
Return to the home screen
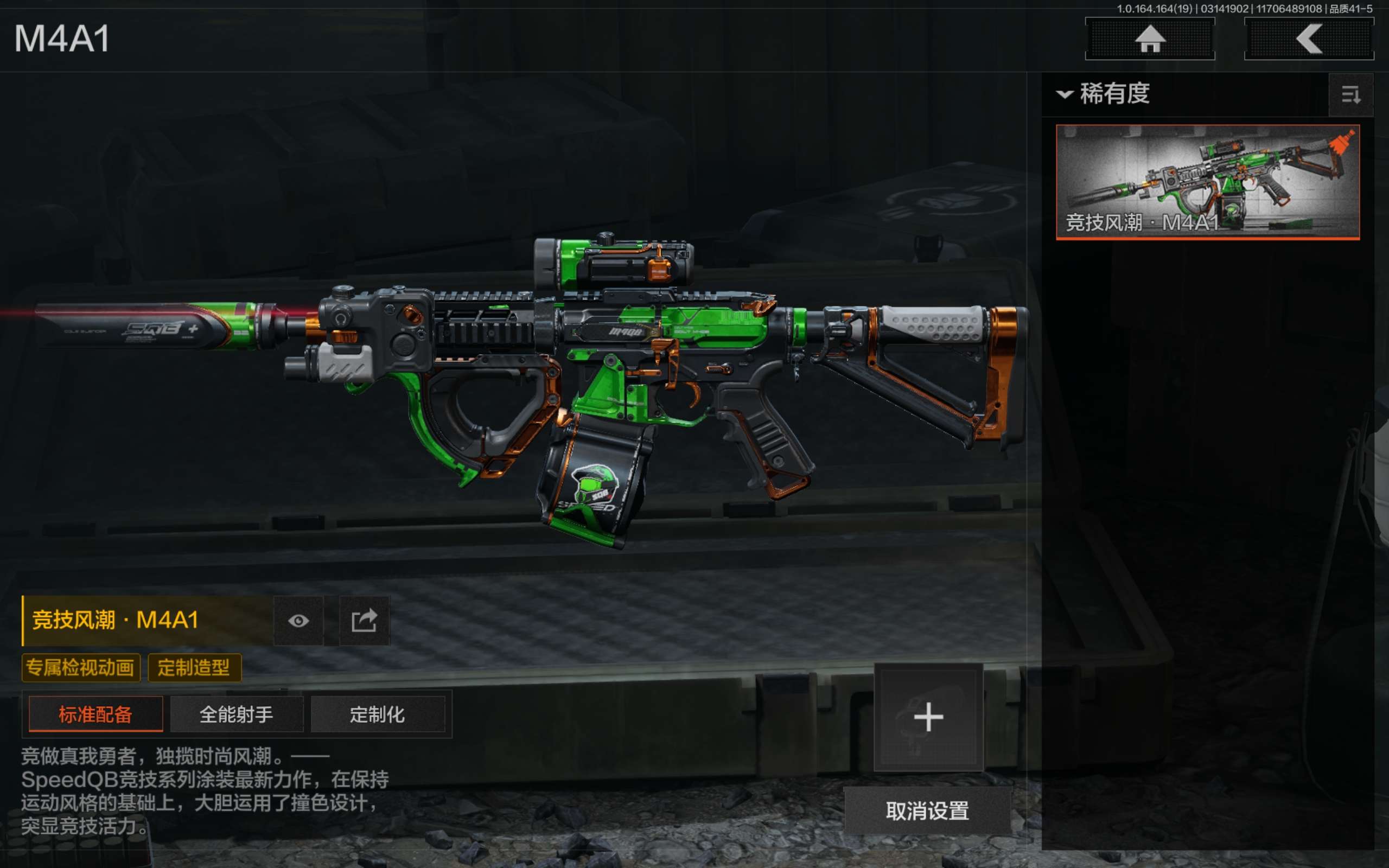(x=1150, y=39)
